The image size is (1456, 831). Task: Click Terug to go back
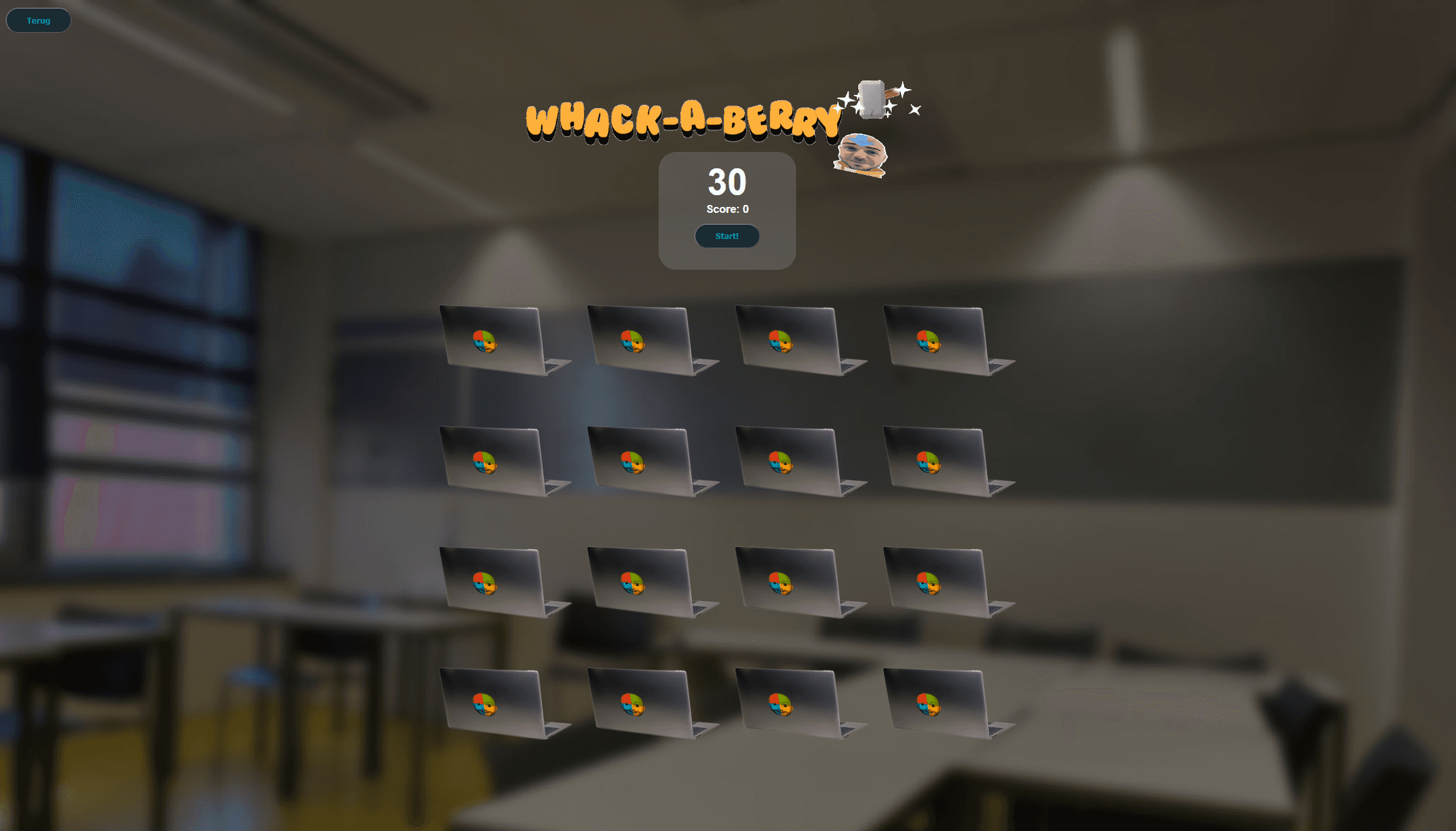38,20
